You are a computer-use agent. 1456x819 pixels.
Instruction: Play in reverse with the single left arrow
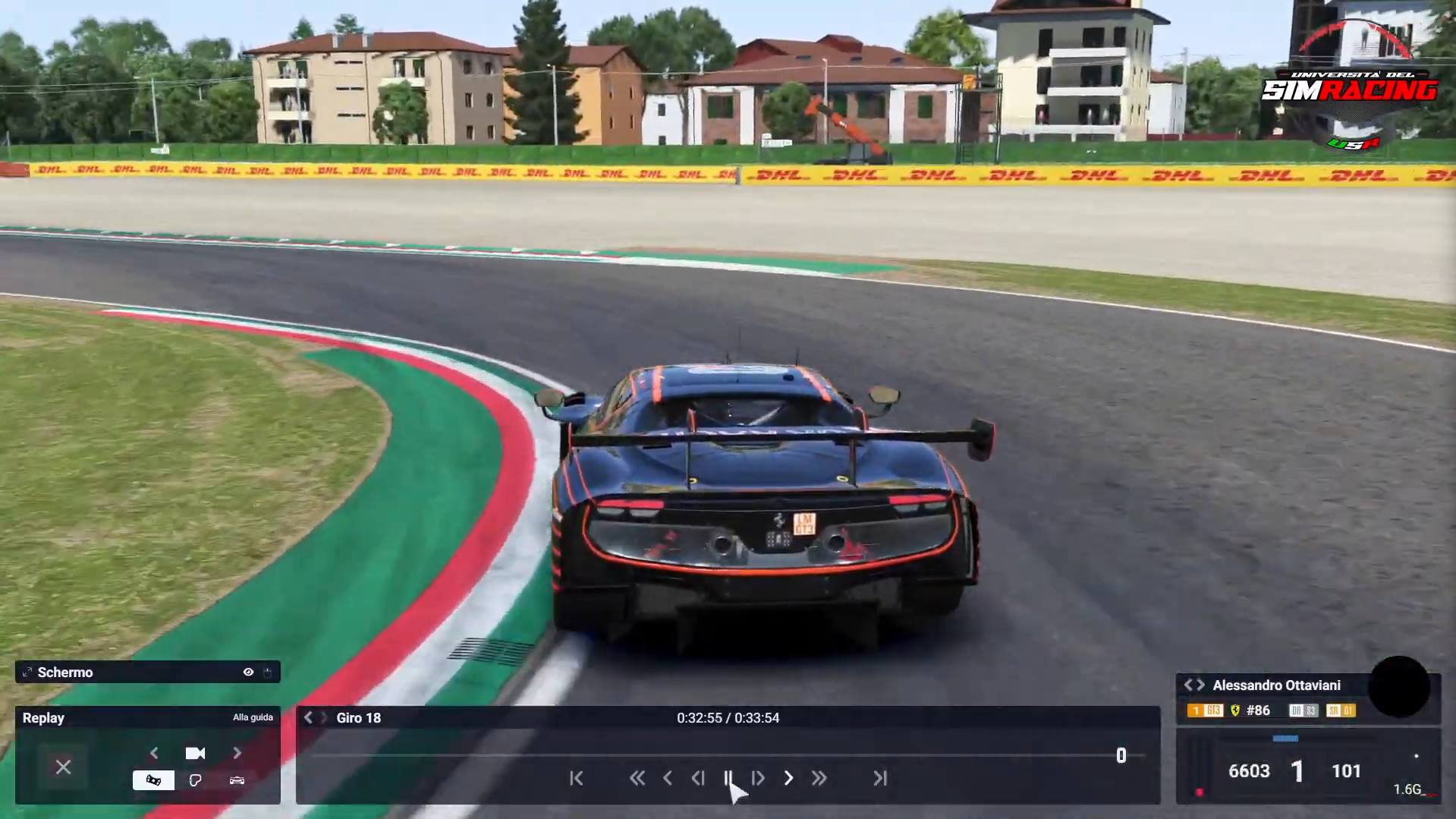tap(668, 778)
